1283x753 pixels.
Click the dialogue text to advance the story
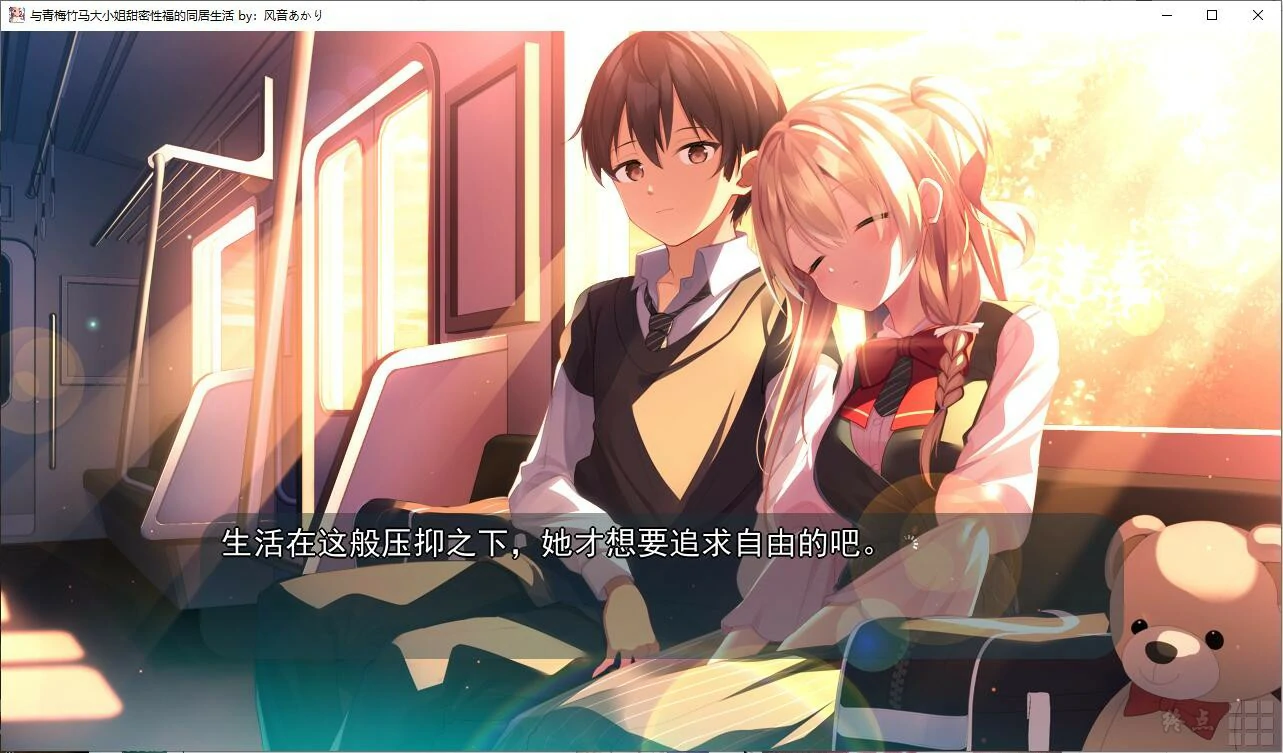point(550,545)
